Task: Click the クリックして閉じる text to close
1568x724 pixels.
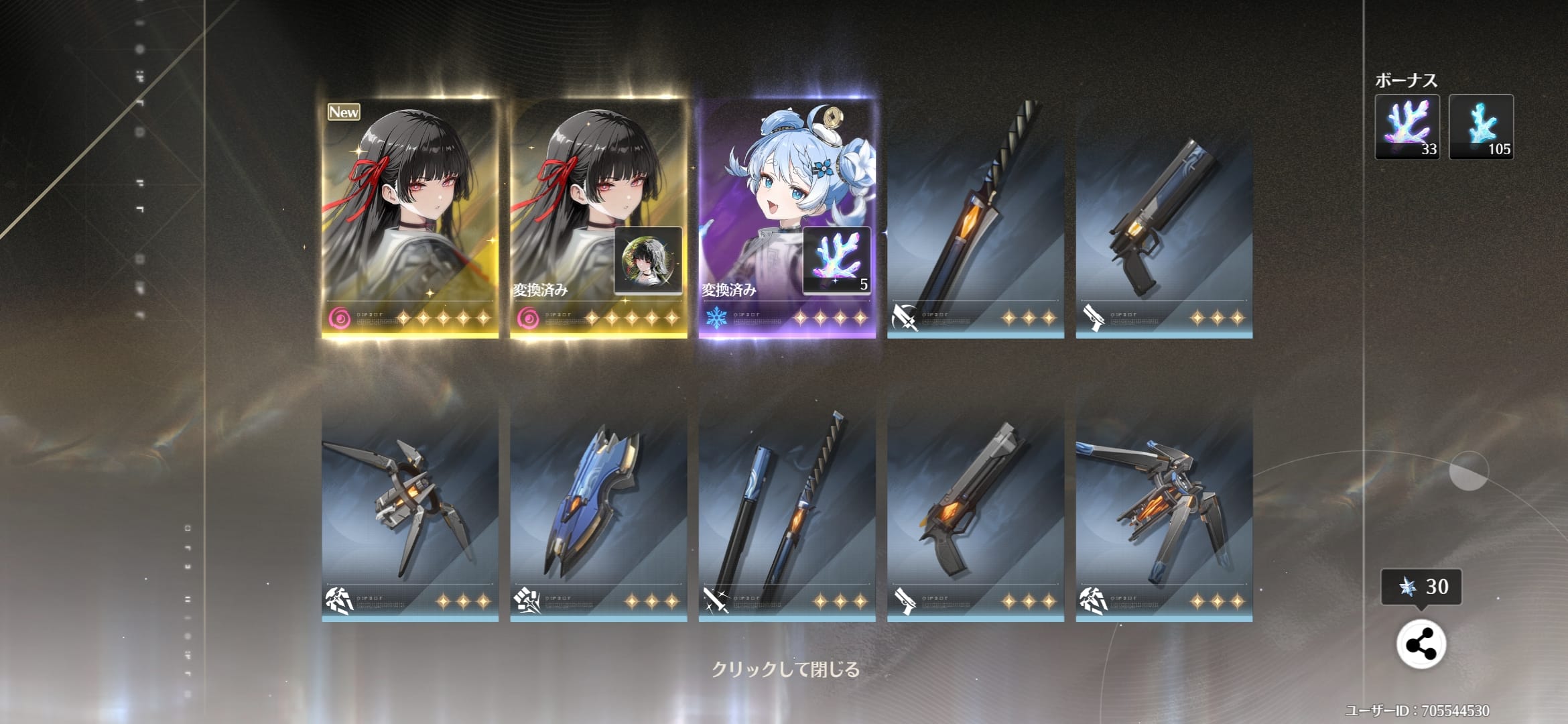Action: point(785,669)
